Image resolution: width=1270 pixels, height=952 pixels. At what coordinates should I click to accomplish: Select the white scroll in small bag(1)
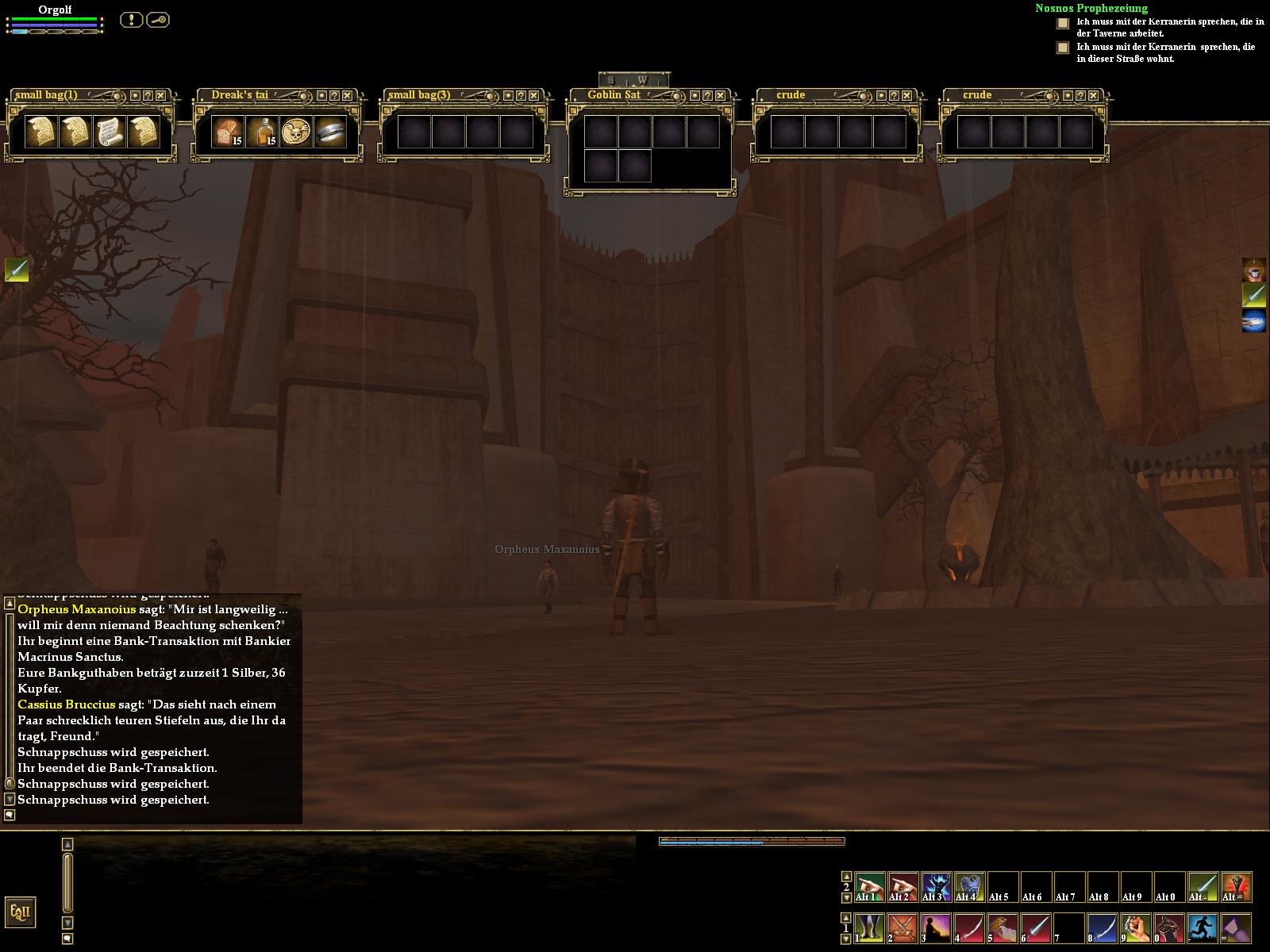click(110, 132)
